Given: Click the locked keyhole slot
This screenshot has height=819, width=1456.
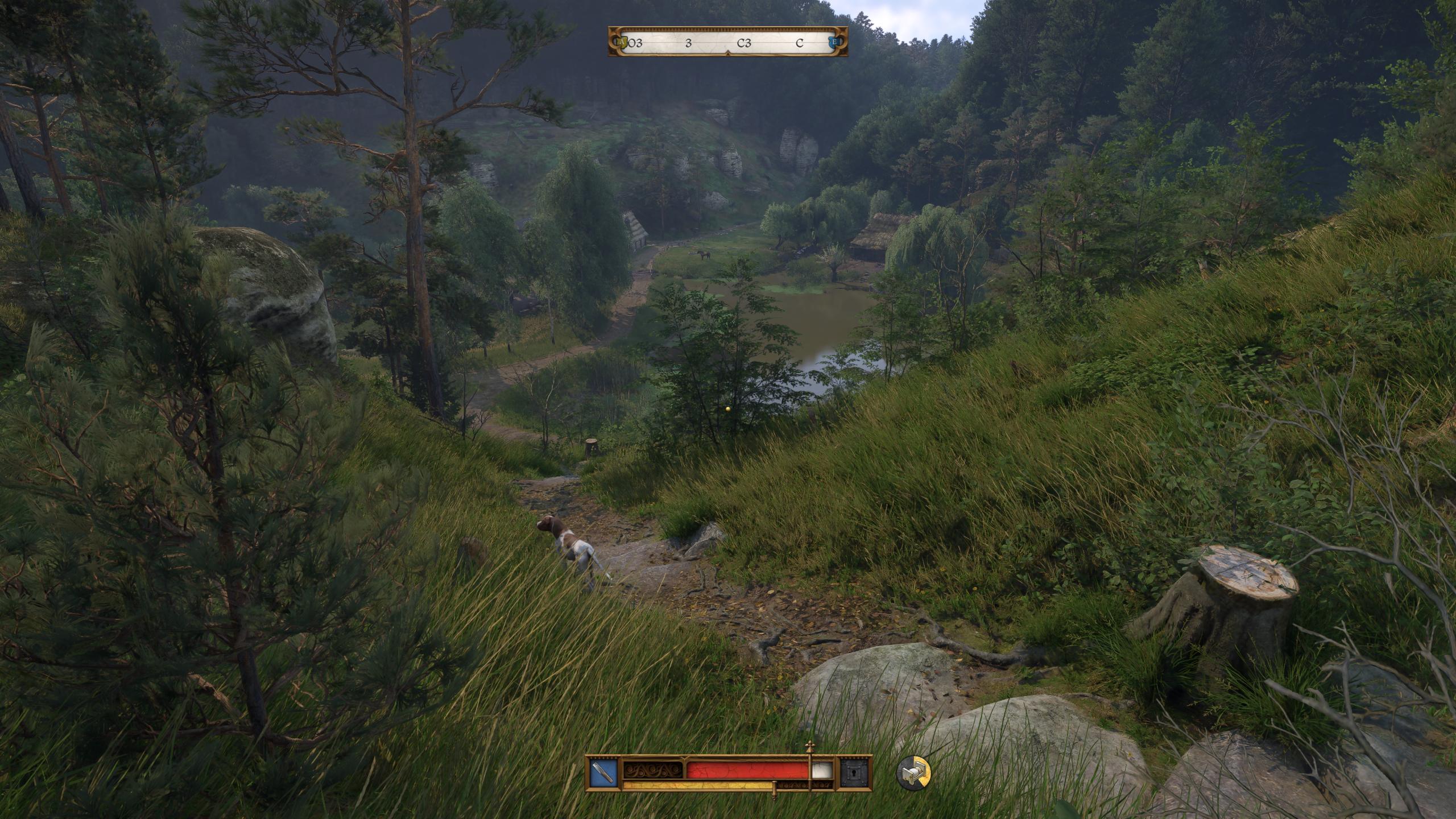Looking at the screenshot, I should pyautogui.click(x=857, y=773).
